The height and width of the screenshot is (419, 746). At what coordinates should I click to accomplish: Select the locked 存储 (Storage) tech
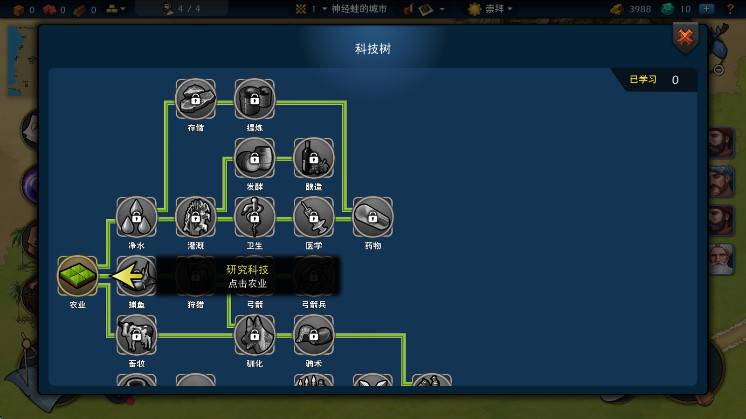click(195, 99)
